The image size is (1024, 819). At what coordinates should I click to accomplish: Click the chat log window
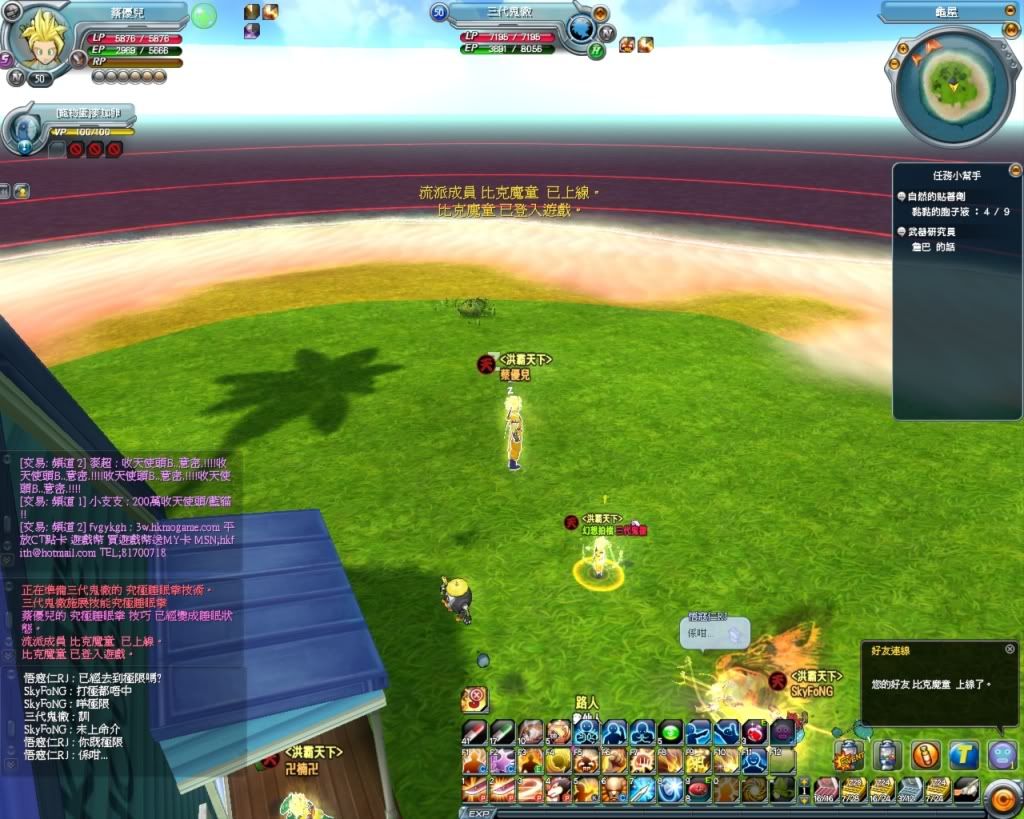[x=120, y=715]
